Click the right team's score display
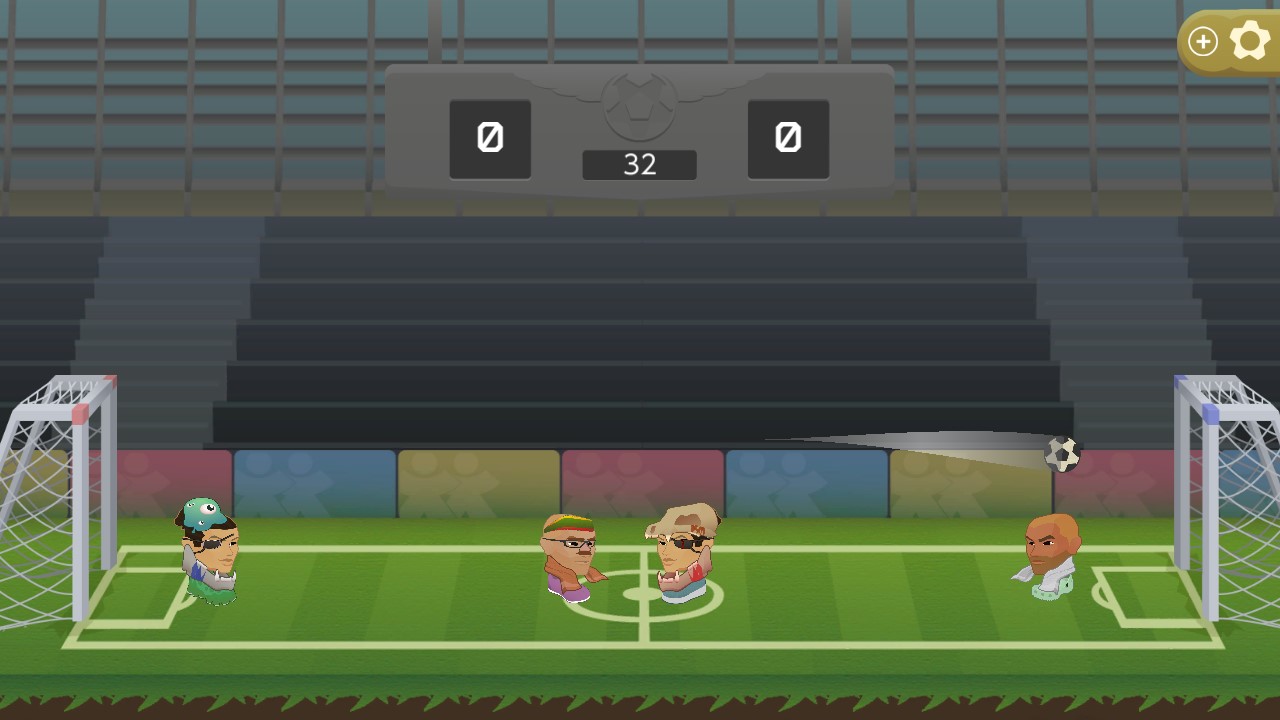1280x720 pixels. pos(788,139)
